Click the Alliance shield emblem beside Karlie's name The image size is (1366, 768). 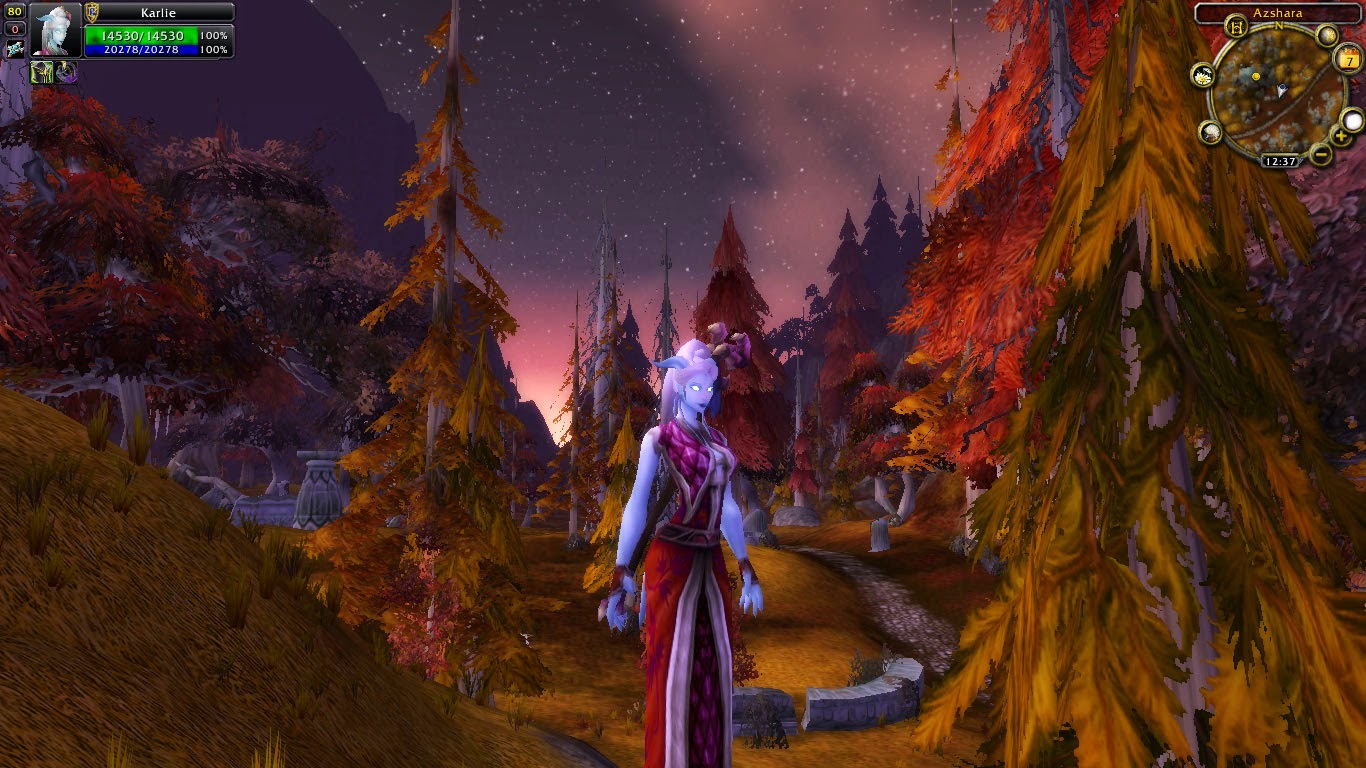(90, 12)
